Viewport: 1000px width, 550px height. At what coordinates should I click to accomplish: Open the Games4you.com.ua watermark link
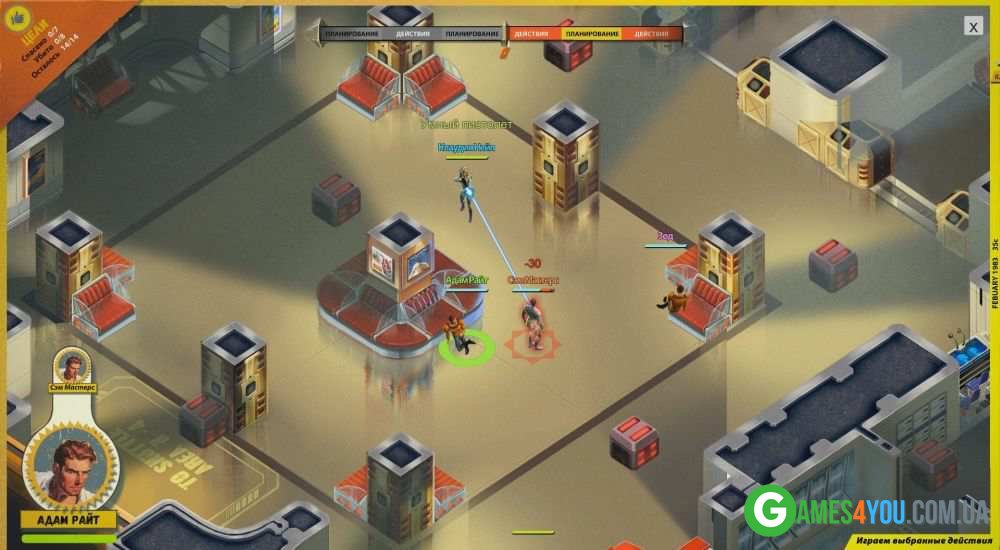tap(865, 508)
